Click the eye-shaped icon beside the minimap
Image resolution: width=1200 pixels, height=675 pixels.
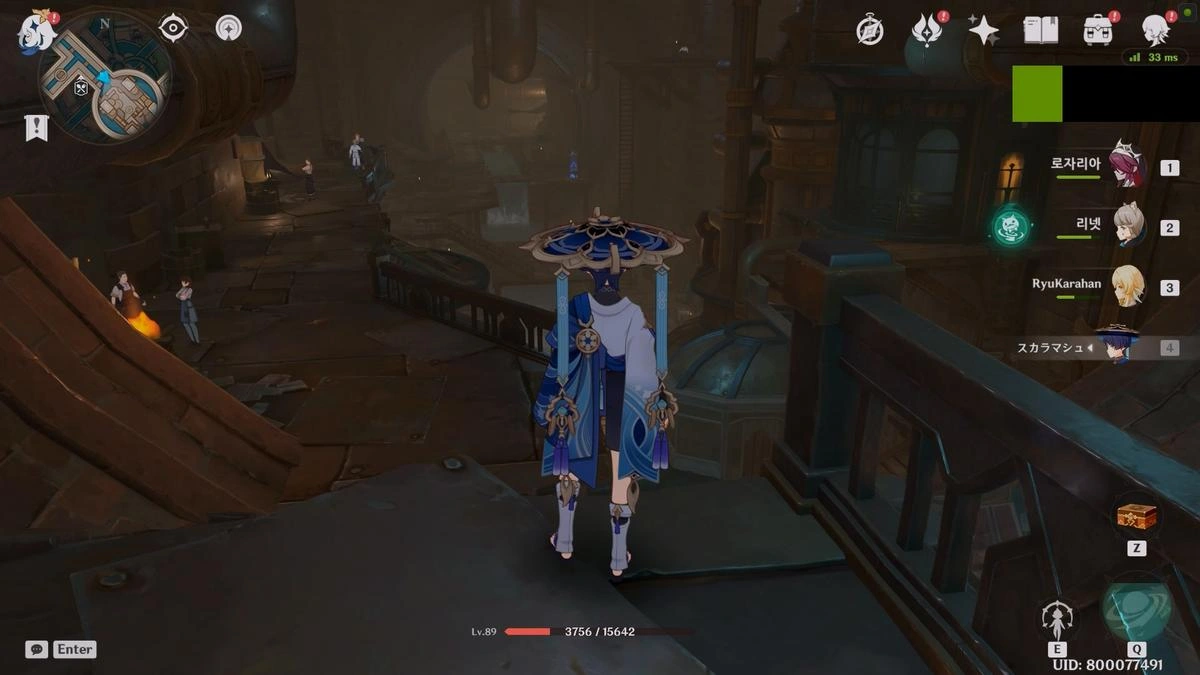[x=173, y=28]
